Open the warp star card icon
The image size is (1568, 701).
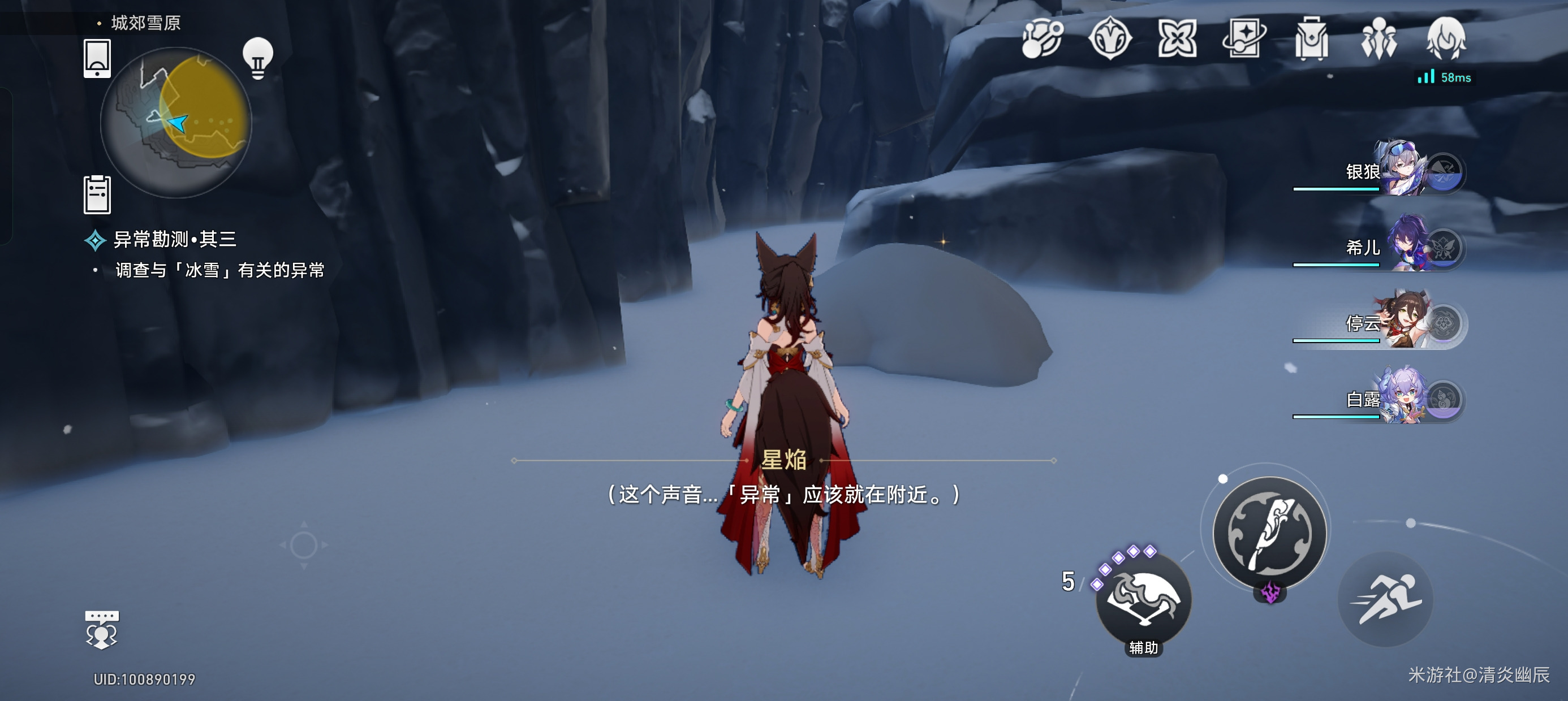coord(1244,38)
